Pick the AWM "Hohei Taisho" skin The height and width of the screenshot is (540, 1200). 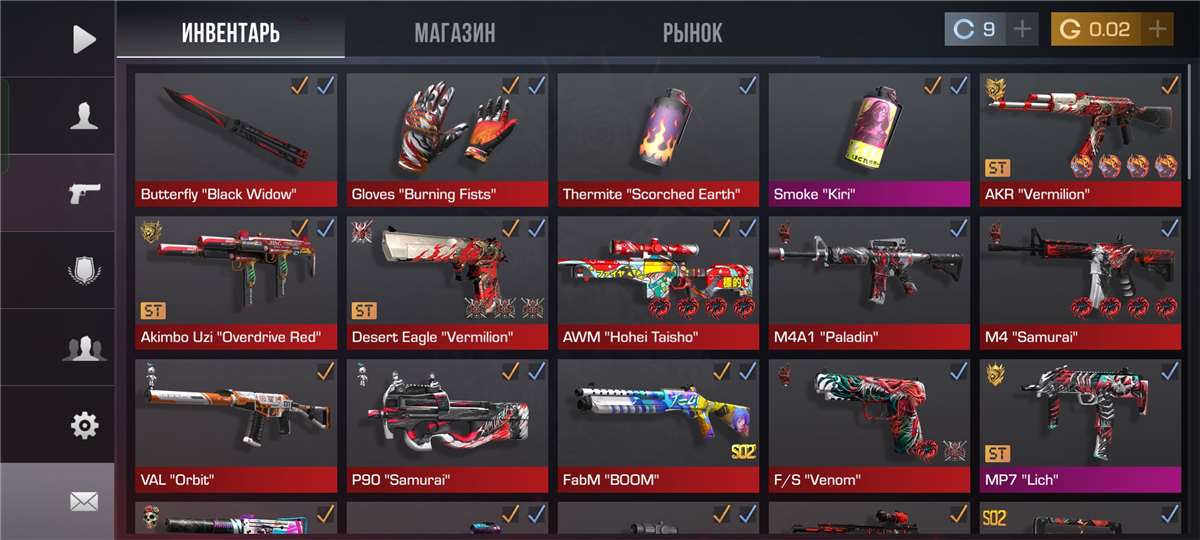(658, 281)
